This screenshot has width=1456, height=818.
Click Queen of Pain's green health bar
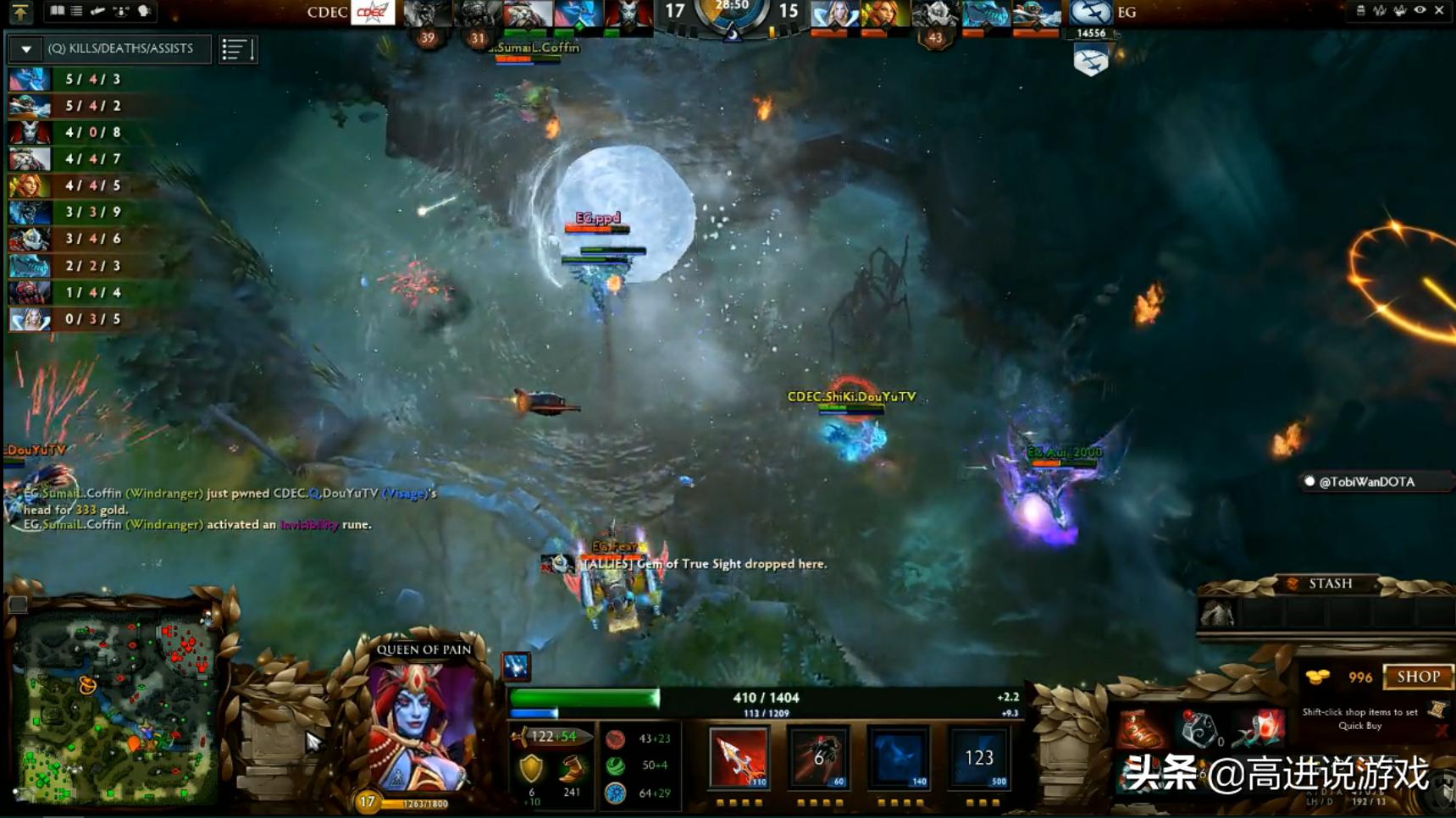(x=584, y=697)
